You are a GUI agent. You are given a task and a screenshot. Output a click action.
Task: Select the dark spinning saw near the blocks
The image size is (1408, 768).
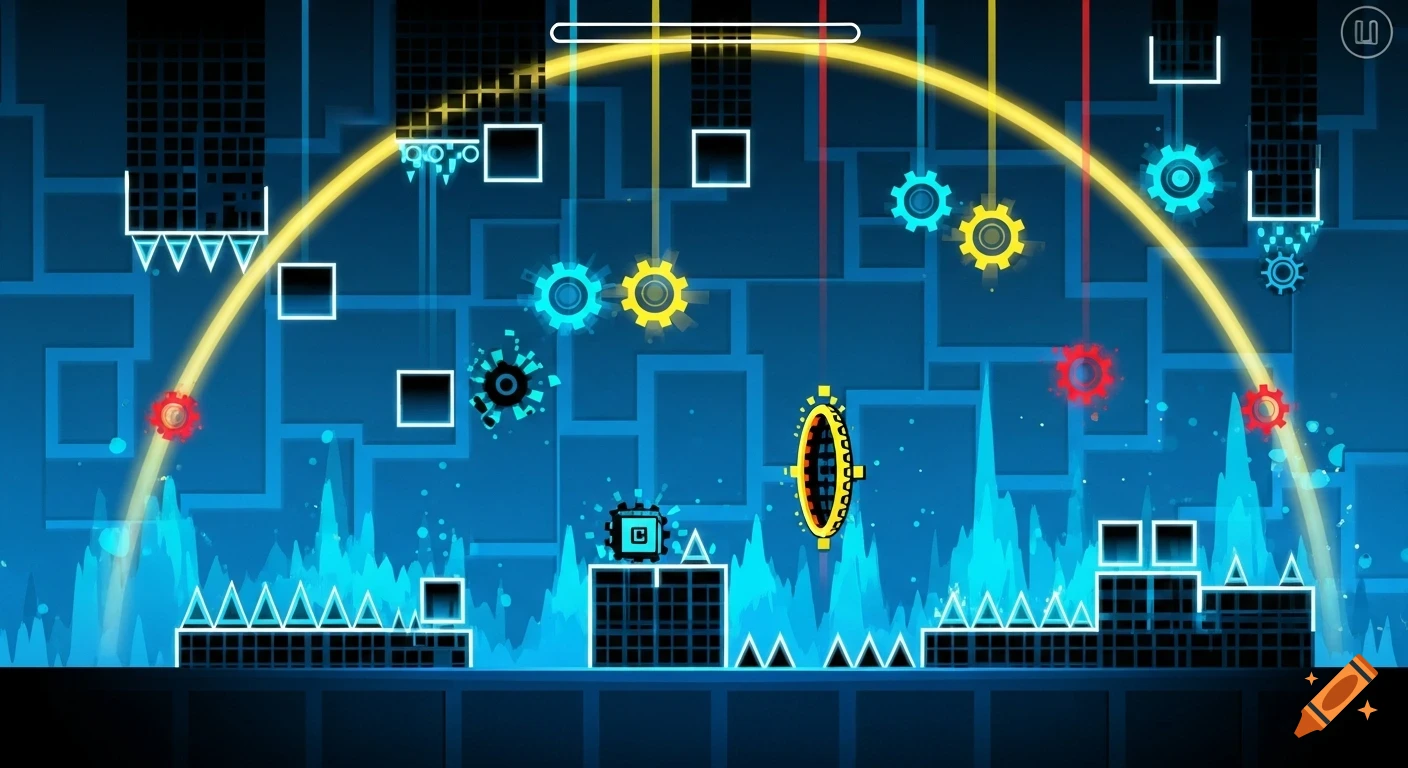tap(503, 385)
